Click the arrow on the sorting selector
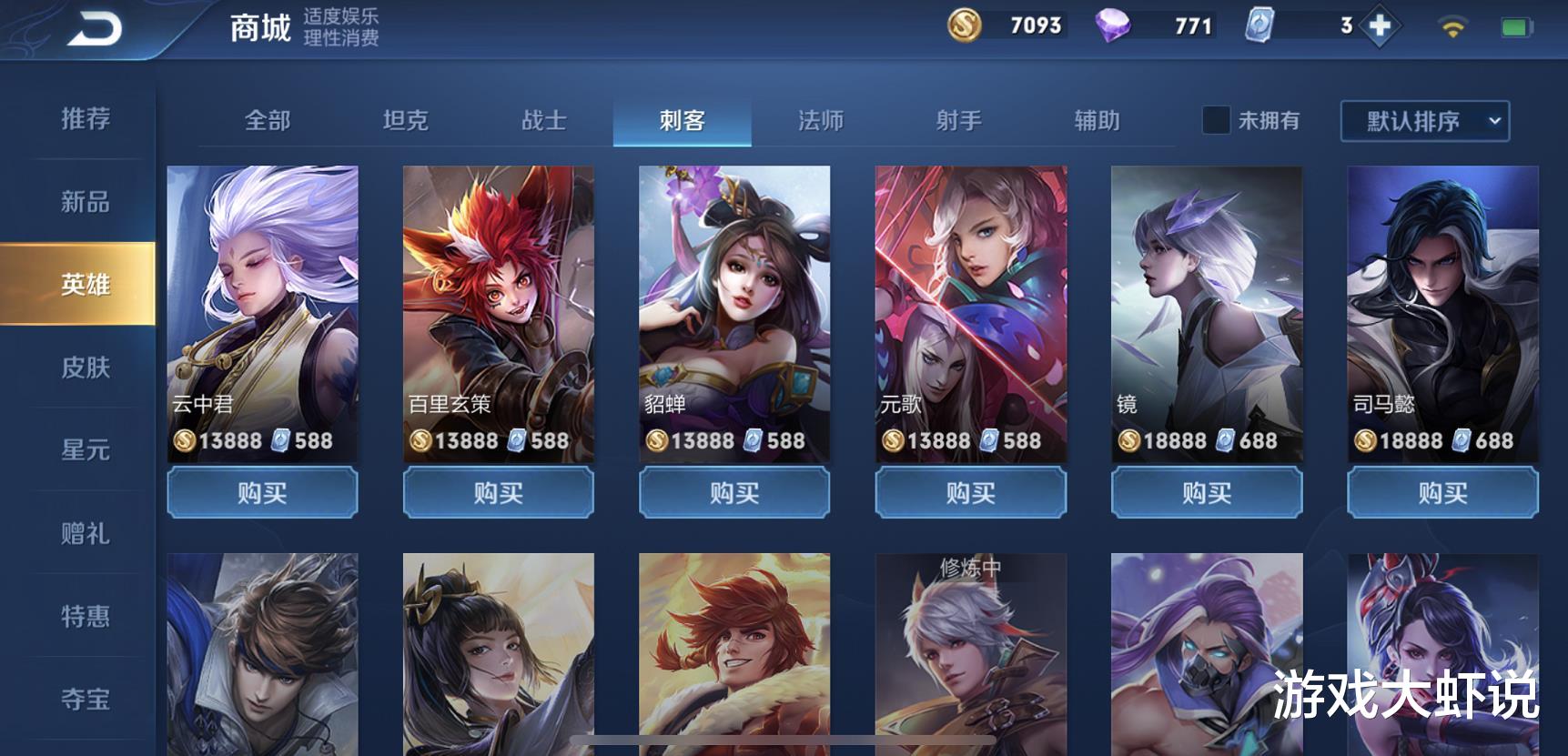 (1492, 121)
